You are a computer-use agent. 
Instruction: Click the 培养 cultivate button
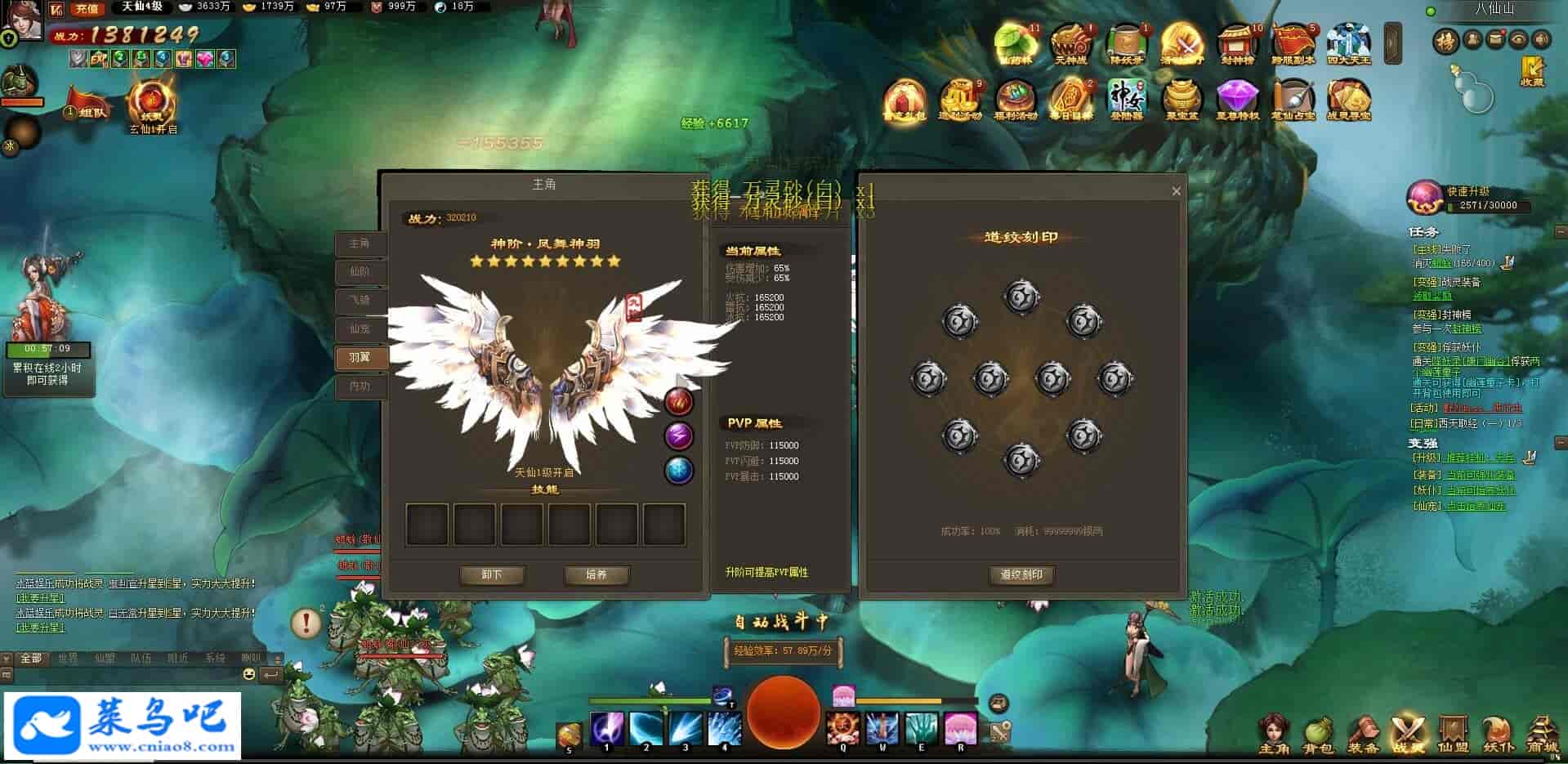click(596, 574)
